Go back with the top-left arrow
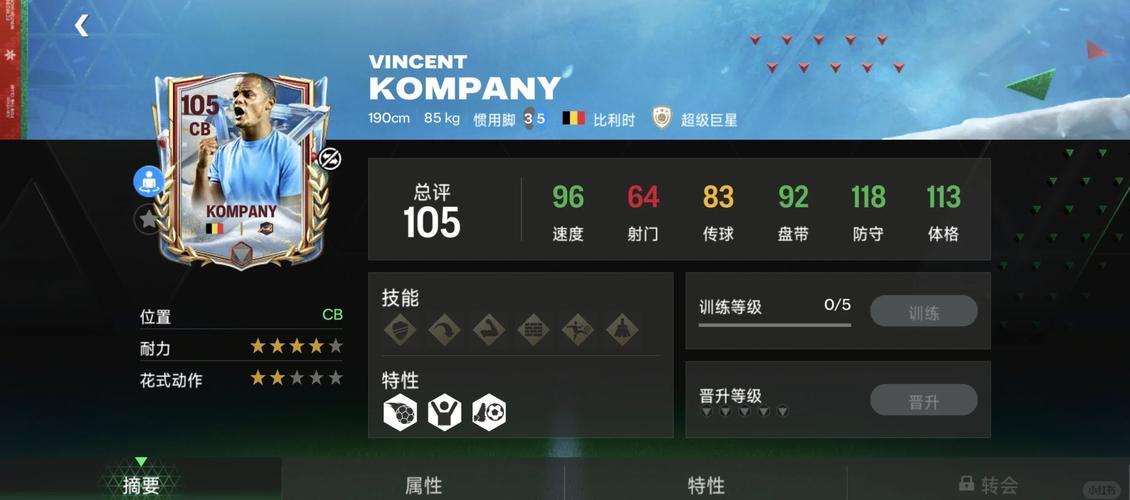 coord(81,26)
